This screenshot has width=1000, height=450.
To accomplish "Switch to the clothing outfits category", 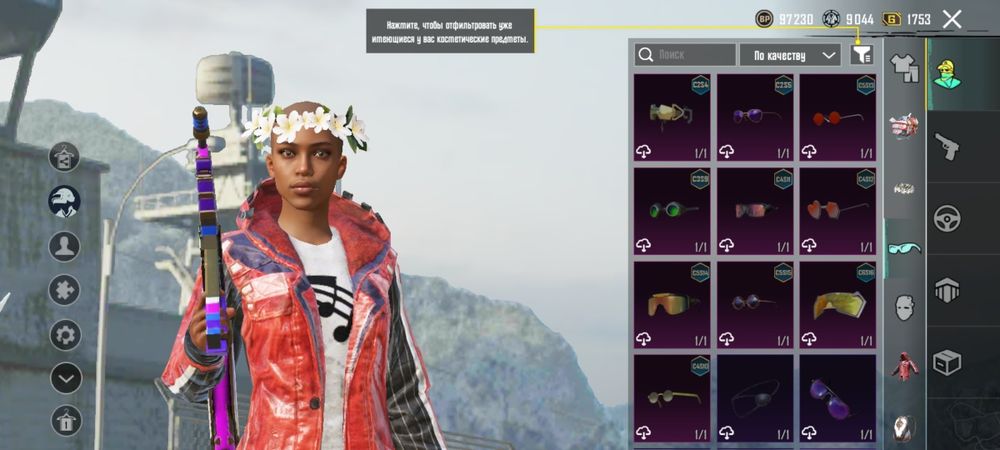I will (904, 67).
